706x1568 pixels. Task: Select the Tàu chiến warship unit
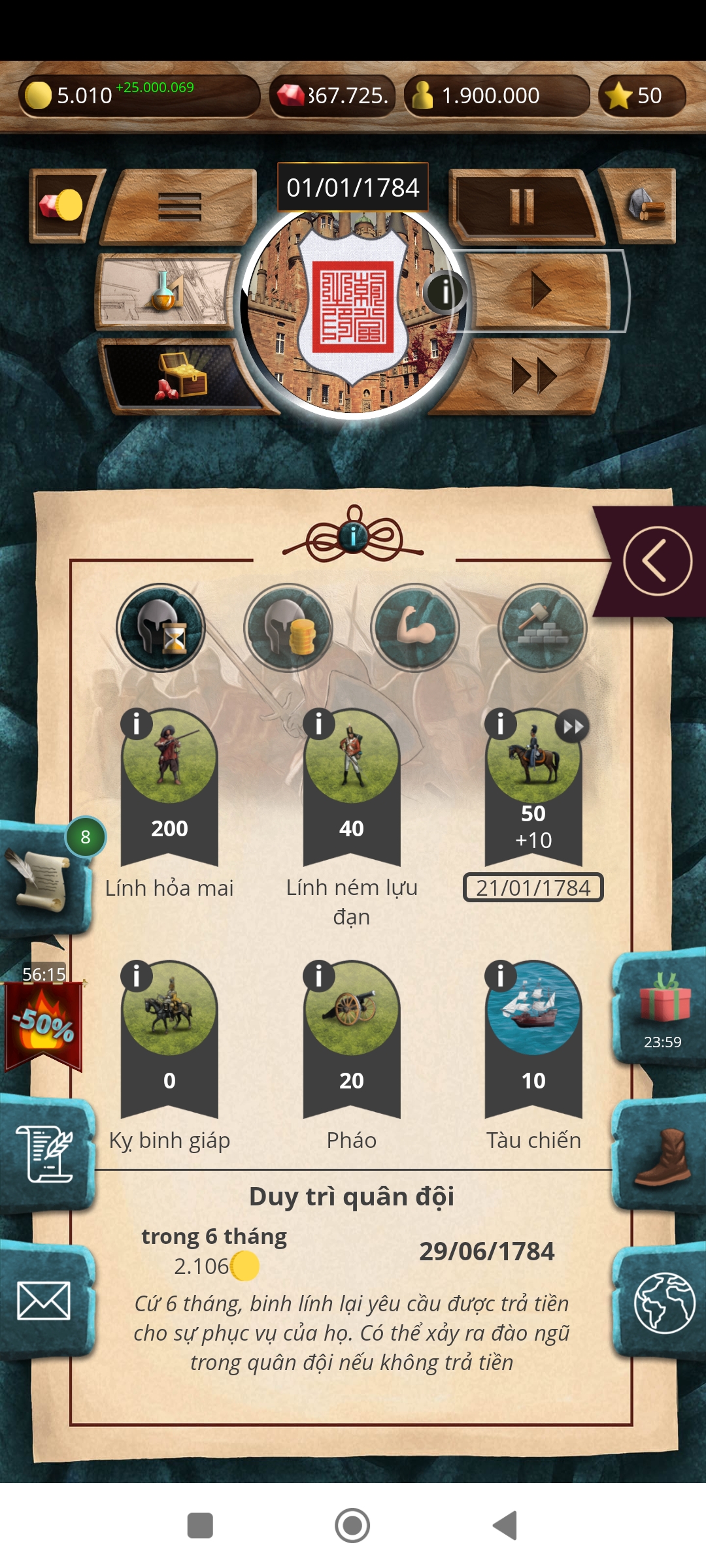click(533, 1009)
